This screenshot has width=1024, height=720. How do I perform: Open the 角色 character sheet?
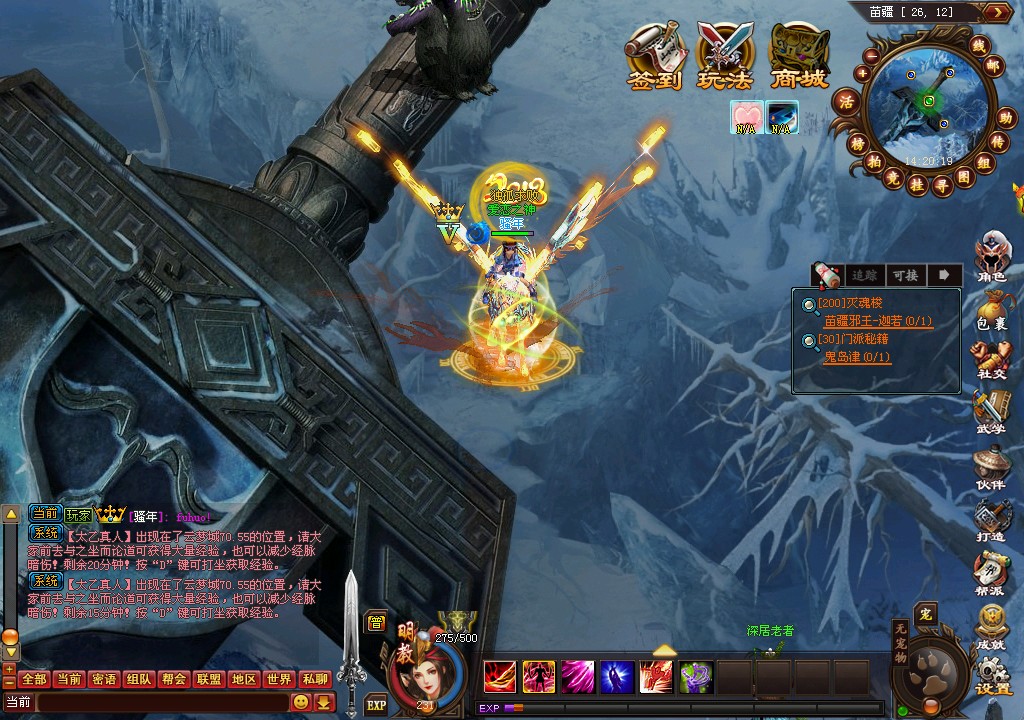991,257
